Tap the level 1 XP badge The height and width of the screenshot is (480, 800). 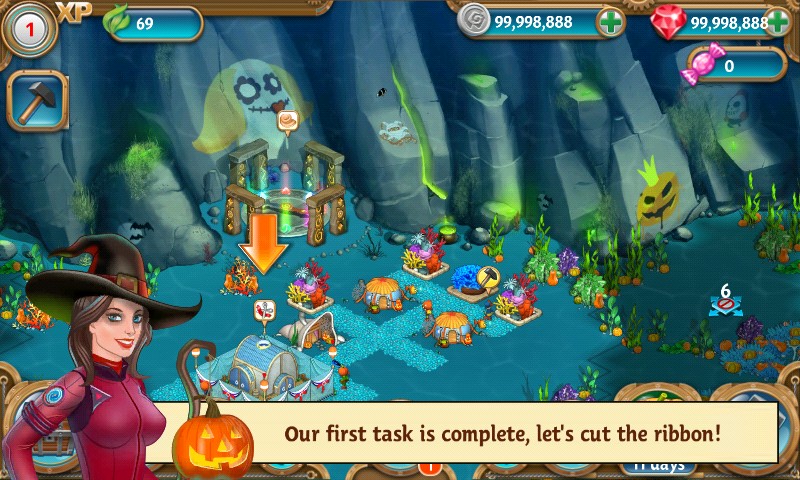point(28,29)
